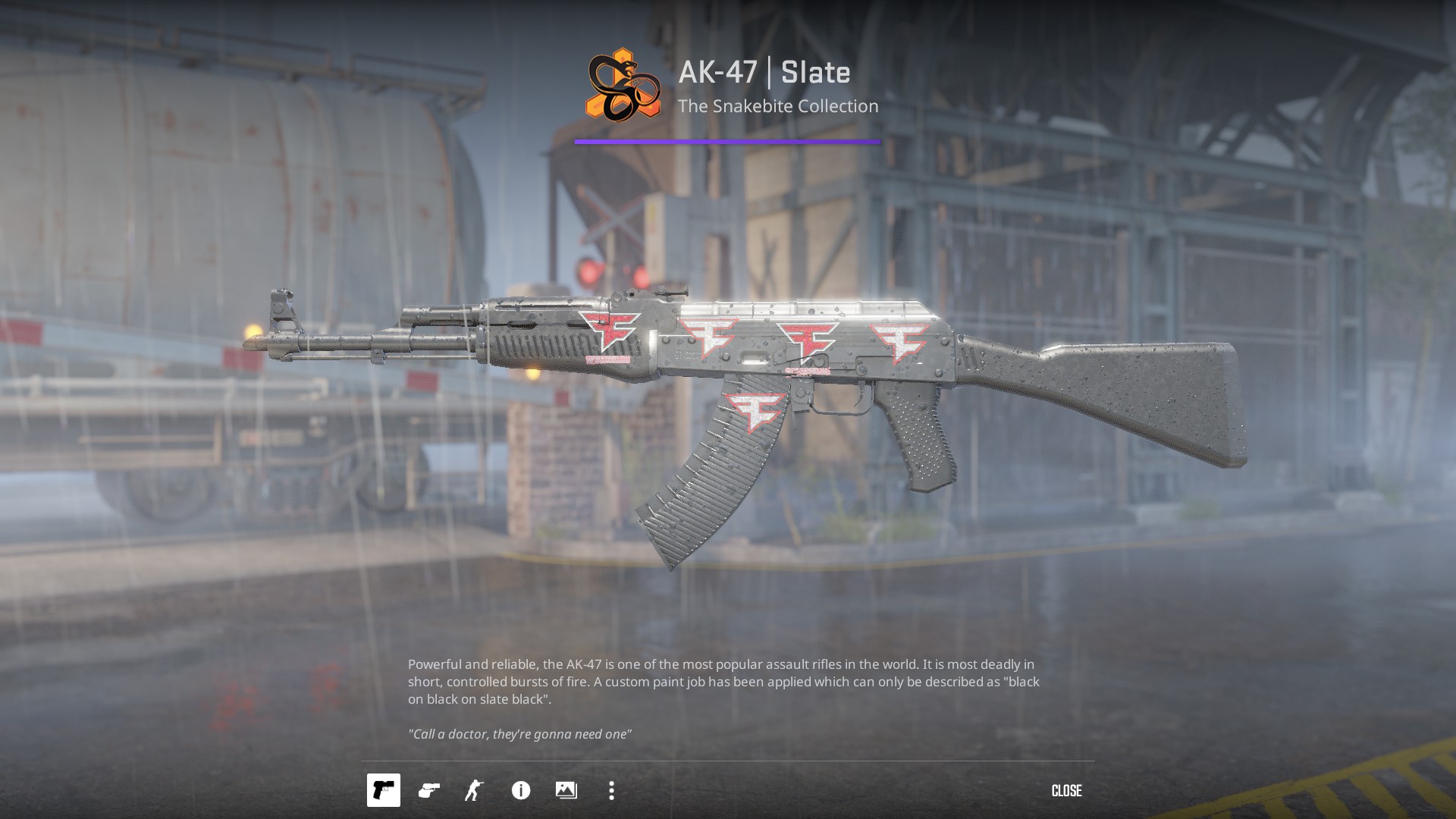Viewport: 1456px width, 819px height.
Task: Toggle the info overlay on
Action: coord(520,791)
